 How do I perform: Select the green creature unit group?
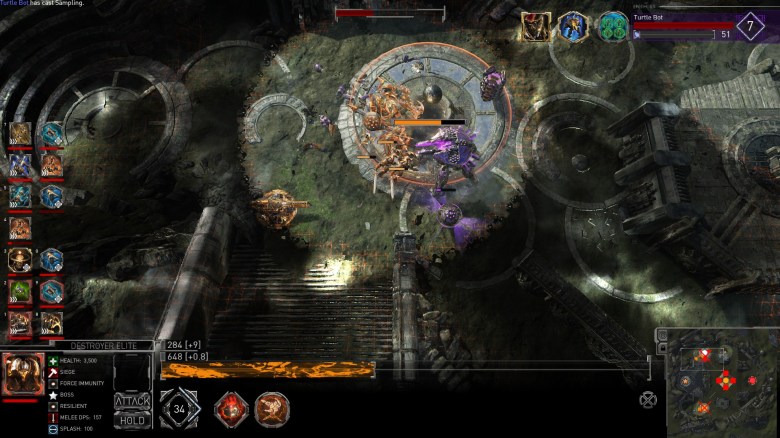coord(20,291)
